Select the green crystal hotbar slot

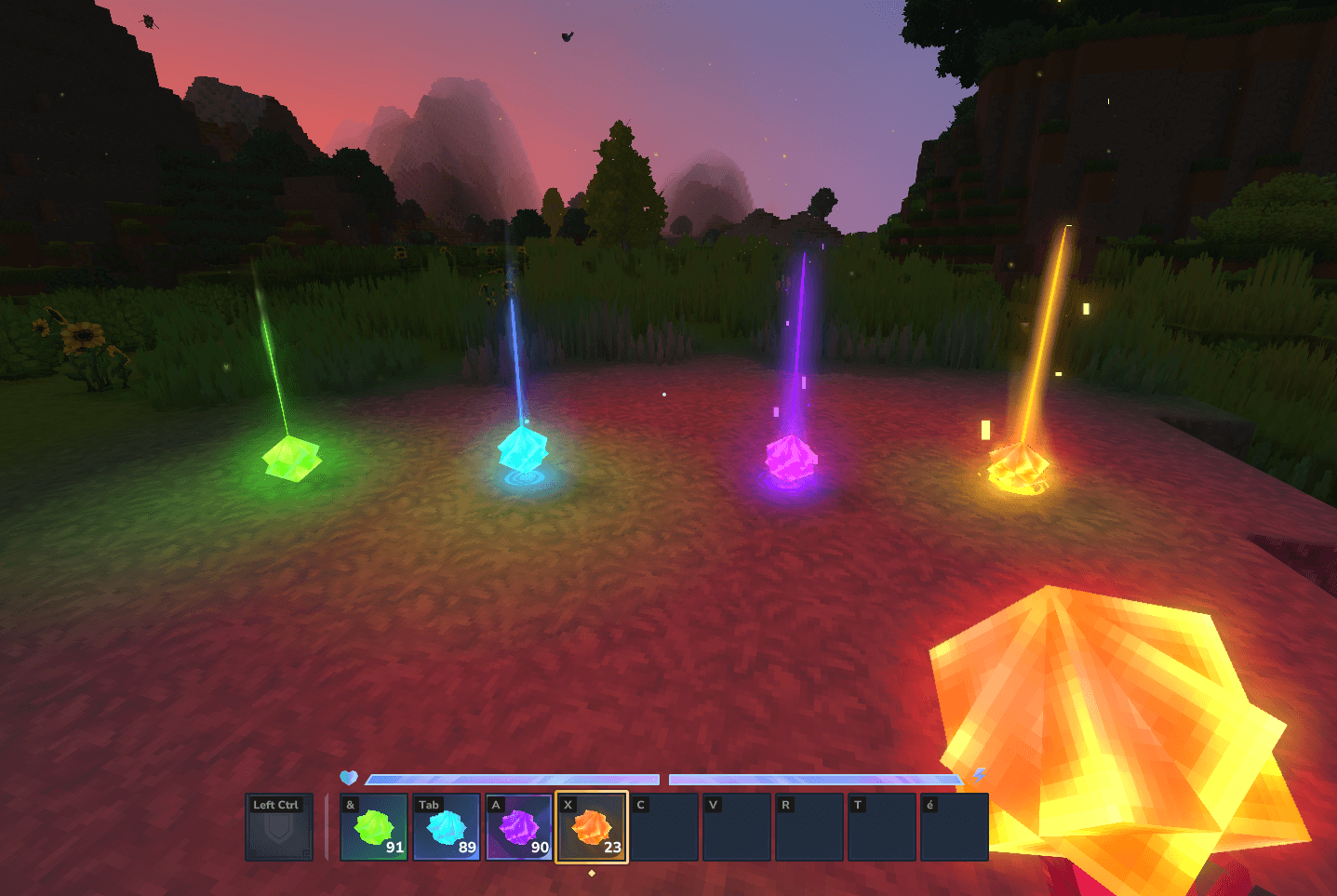pos(374,827)
